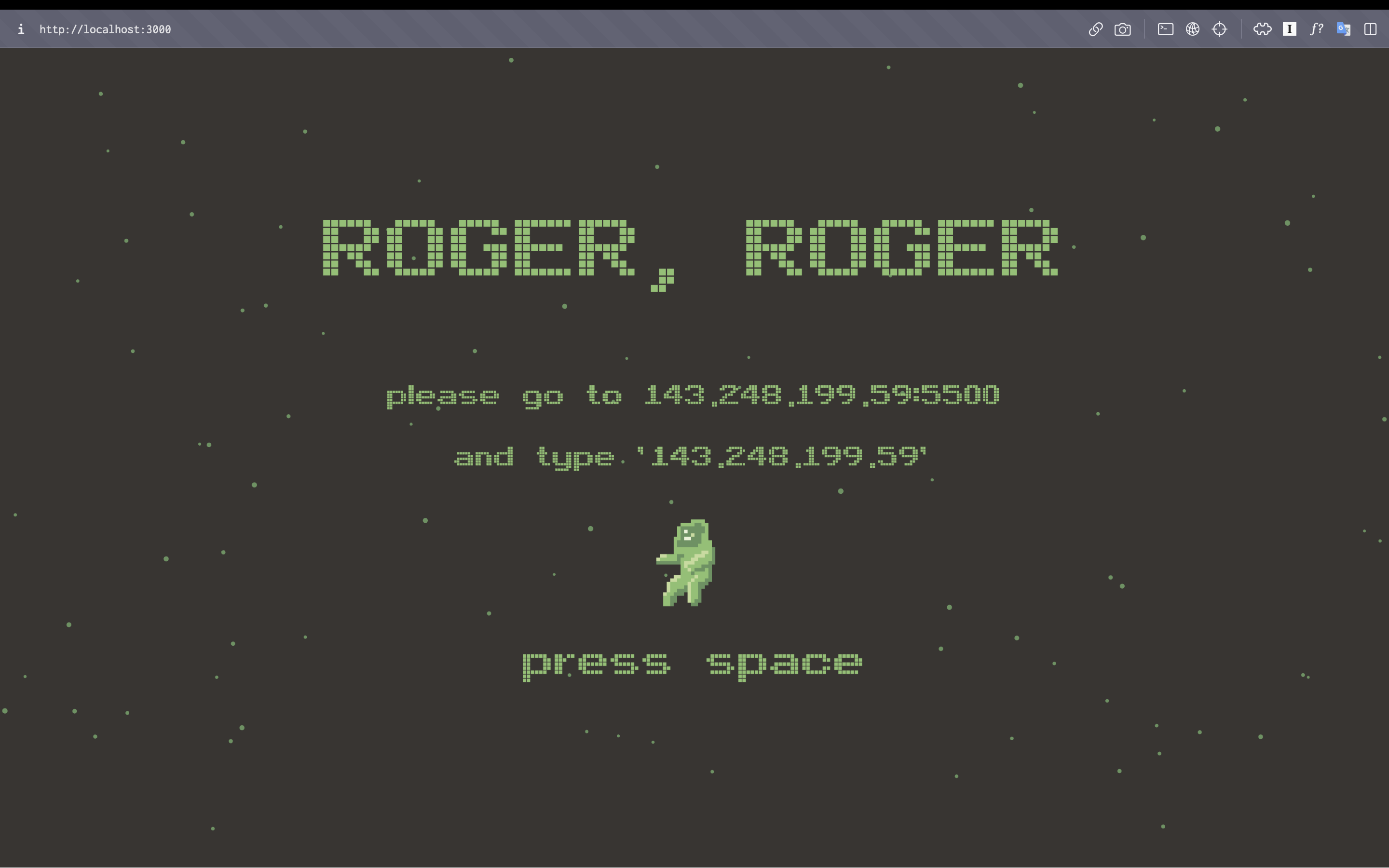Open the extensions puzzle-piece icon

[x=1262, y=29]
